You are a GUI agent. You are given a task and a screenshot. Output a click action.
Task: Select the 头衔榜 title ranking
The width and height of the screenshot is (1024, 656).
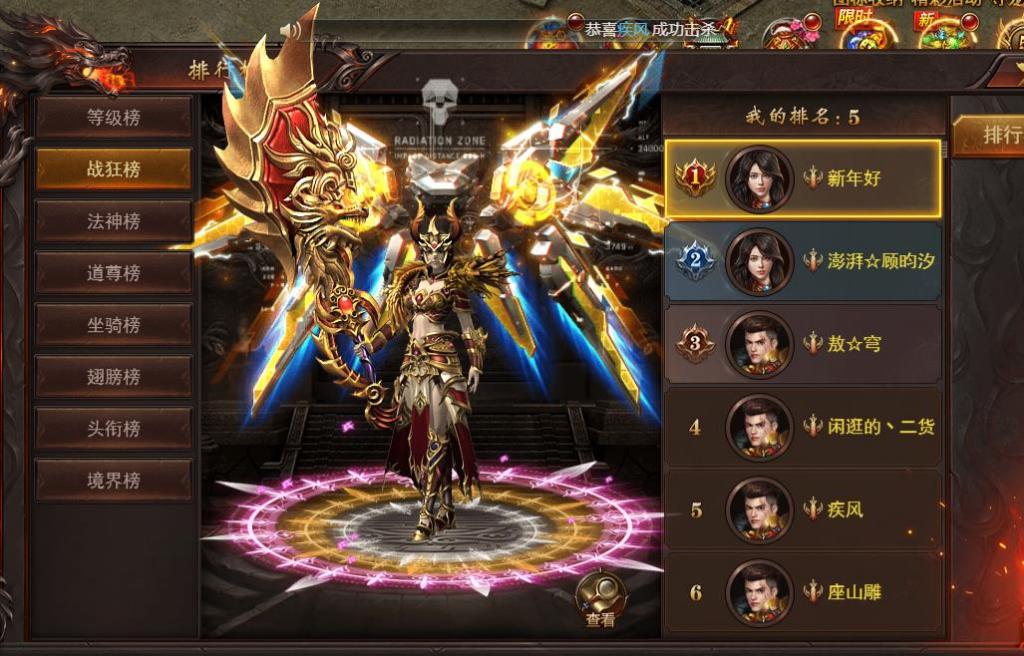coord(113,429)
